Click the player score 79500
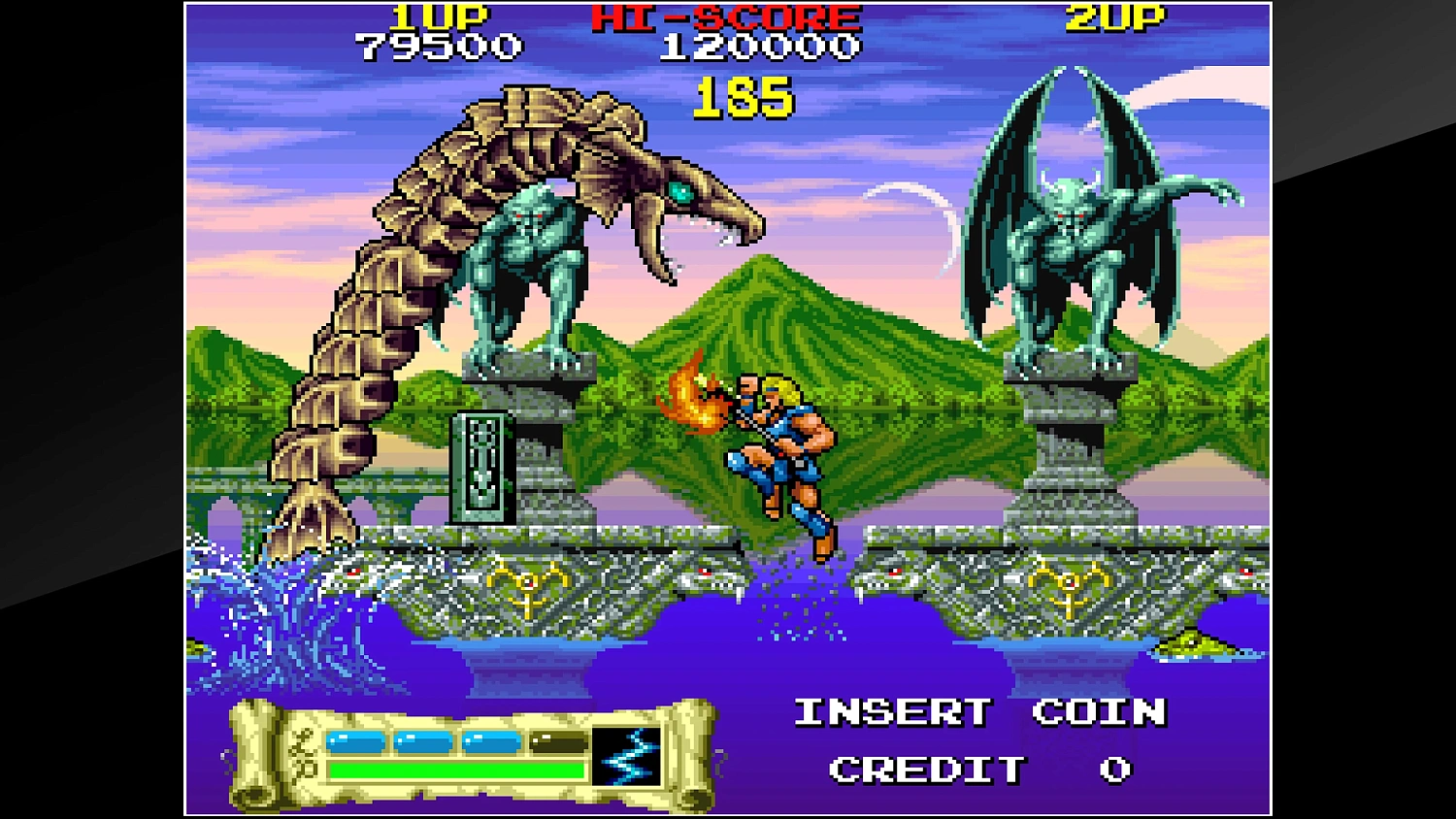Image resolution: width=1456 pixels, height=819 pixels. pos(439,45)
